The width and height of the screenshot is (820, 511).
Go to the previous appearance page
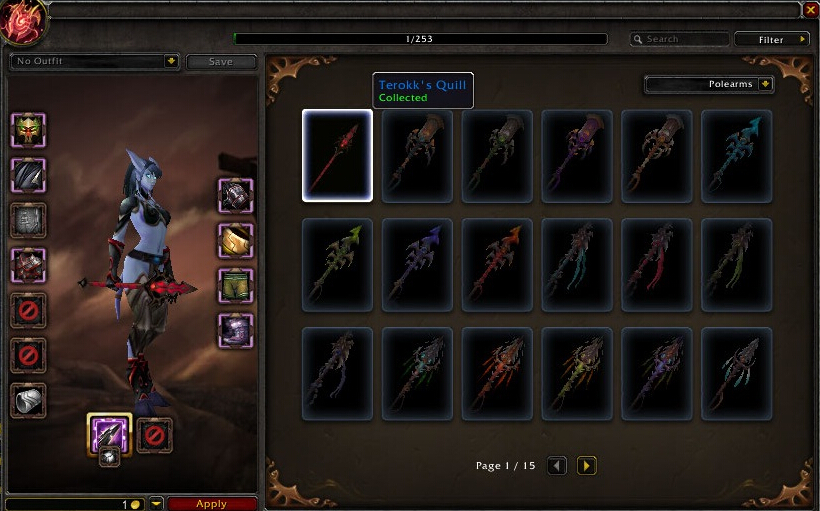tap(557, 466)
